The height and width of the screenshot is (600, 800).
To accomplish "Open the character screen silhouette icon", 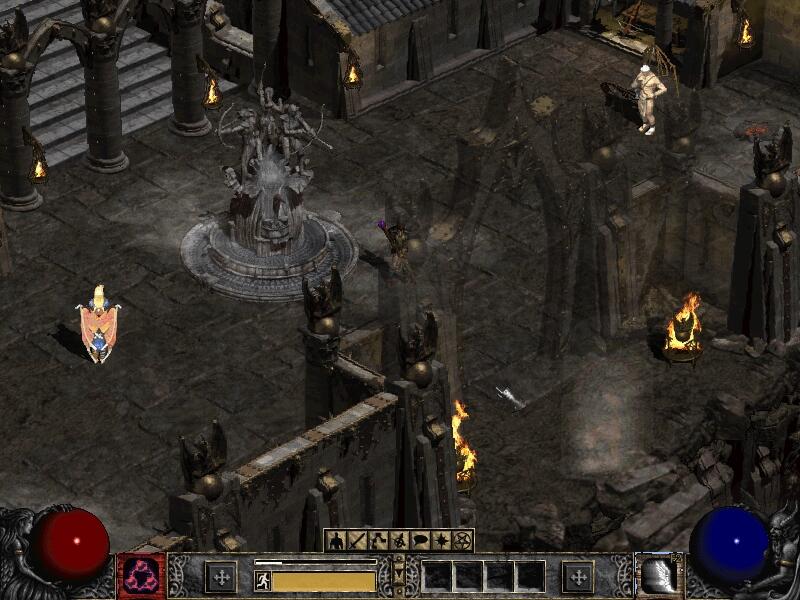I will click(x=336, y=541).
